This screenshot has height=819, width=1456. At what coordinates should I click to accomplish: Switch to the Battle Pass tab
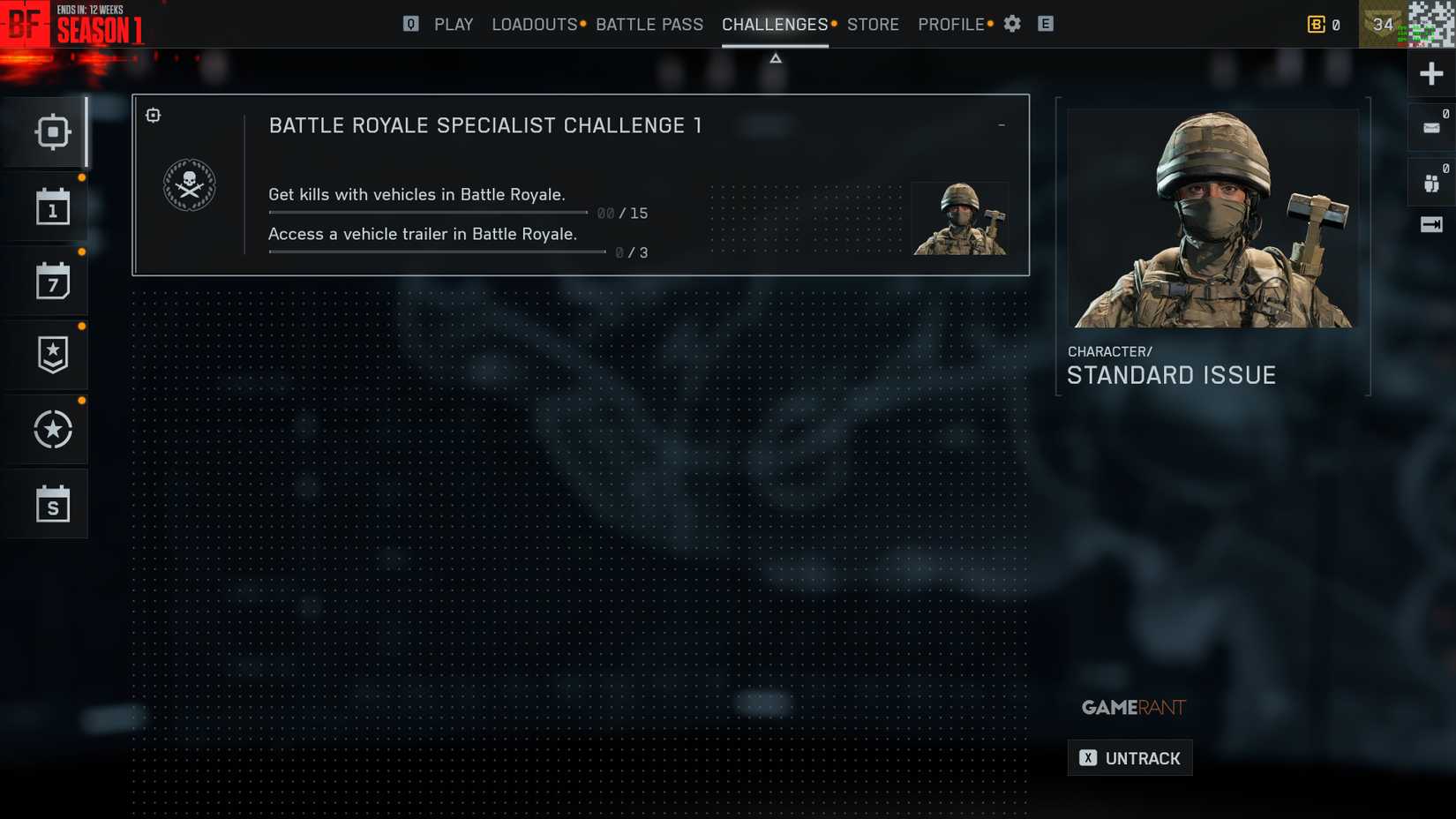[649, 24]
